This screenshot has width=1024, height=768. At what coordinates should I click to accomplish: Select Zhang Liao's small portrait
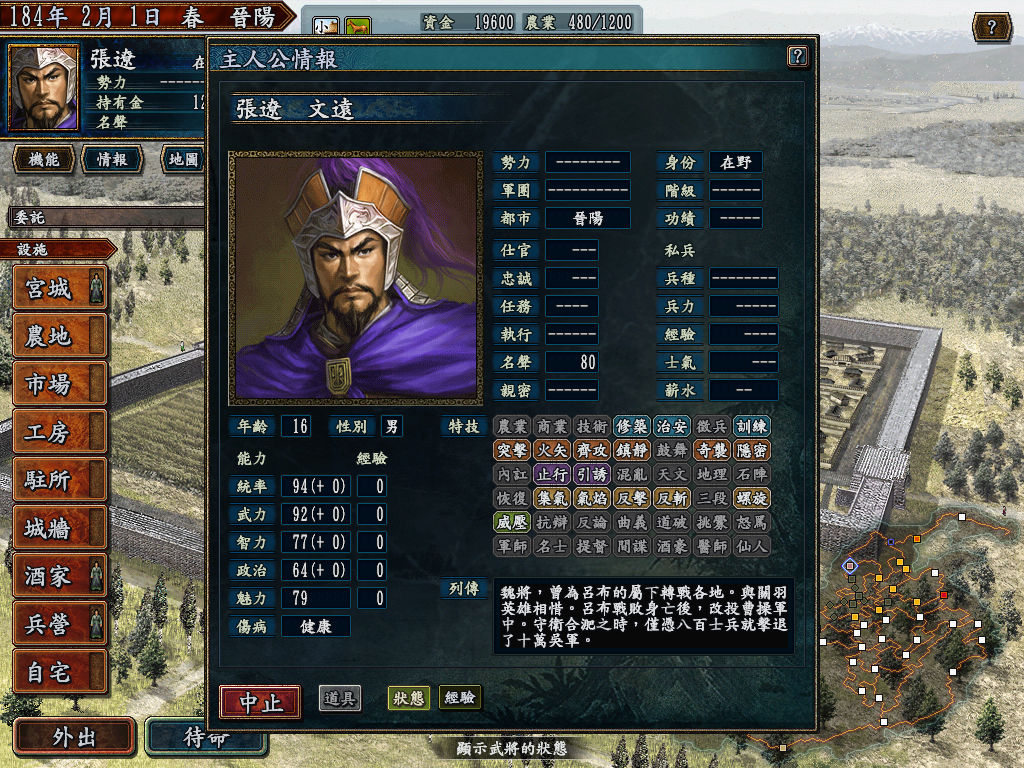point(44,87)
